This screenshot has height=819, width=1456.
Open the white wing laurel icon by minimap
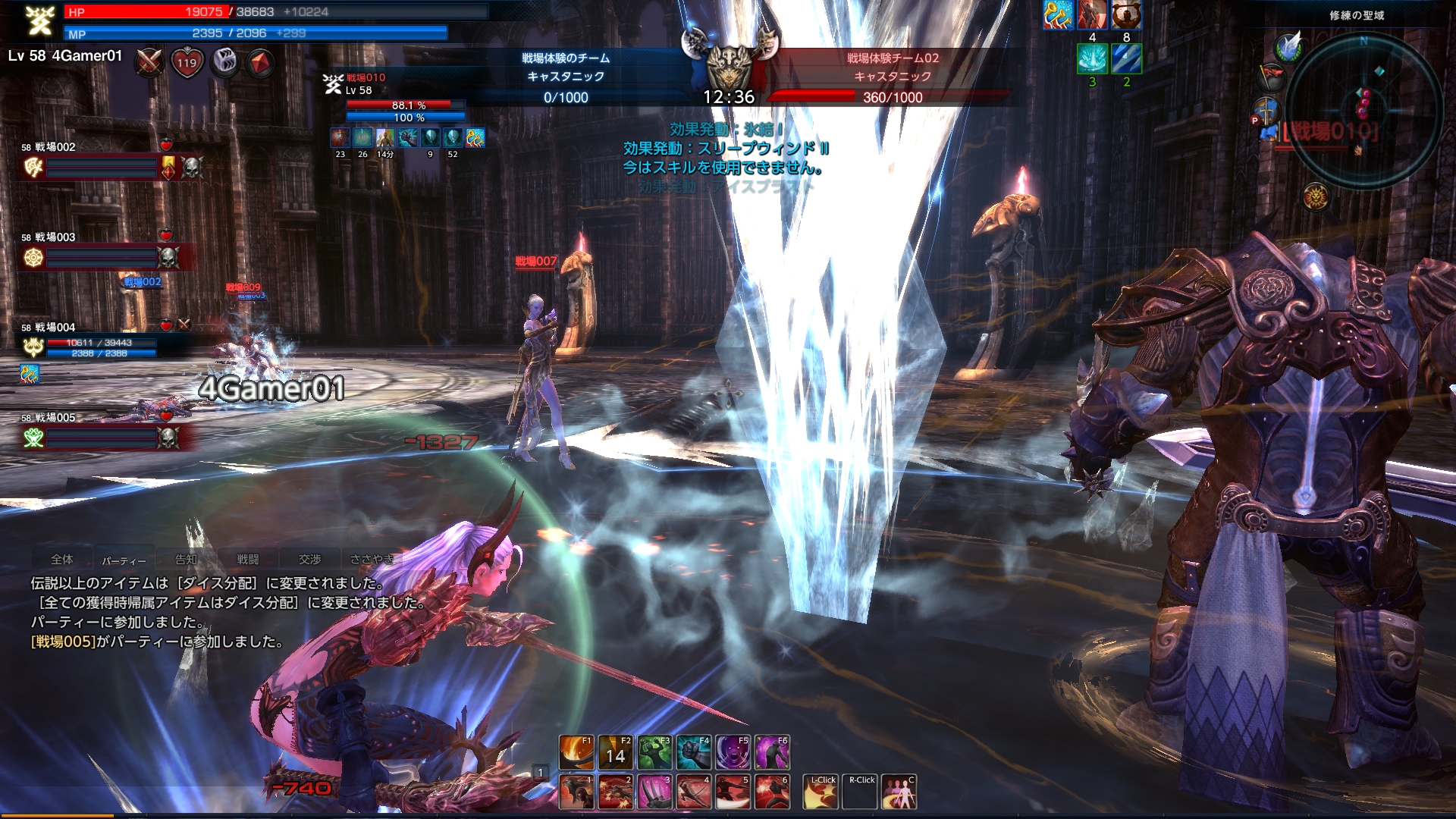coord(1288,45)
